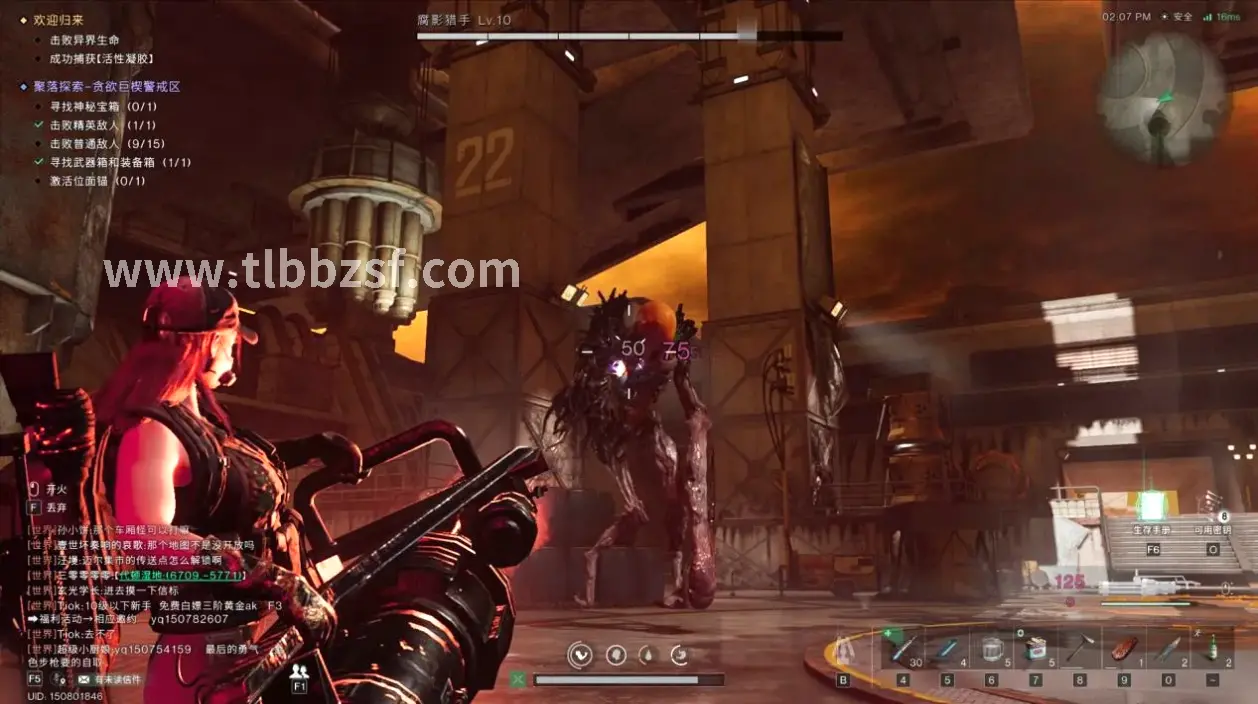Expand the 欢迎归来 quest tracker header
The image size is (1258, 704).
point(59,20)
